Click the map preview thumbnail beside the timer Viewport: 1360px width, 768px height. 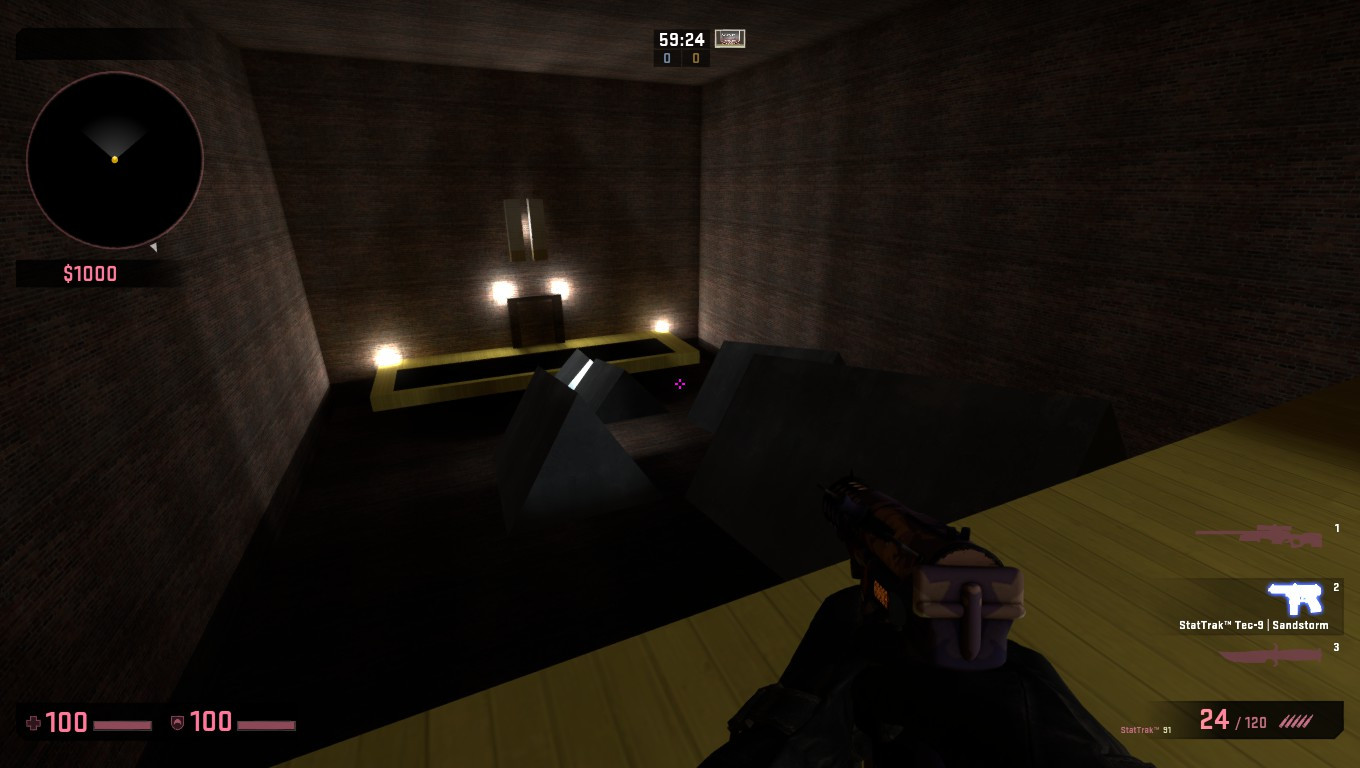click(x=729, y=39)
